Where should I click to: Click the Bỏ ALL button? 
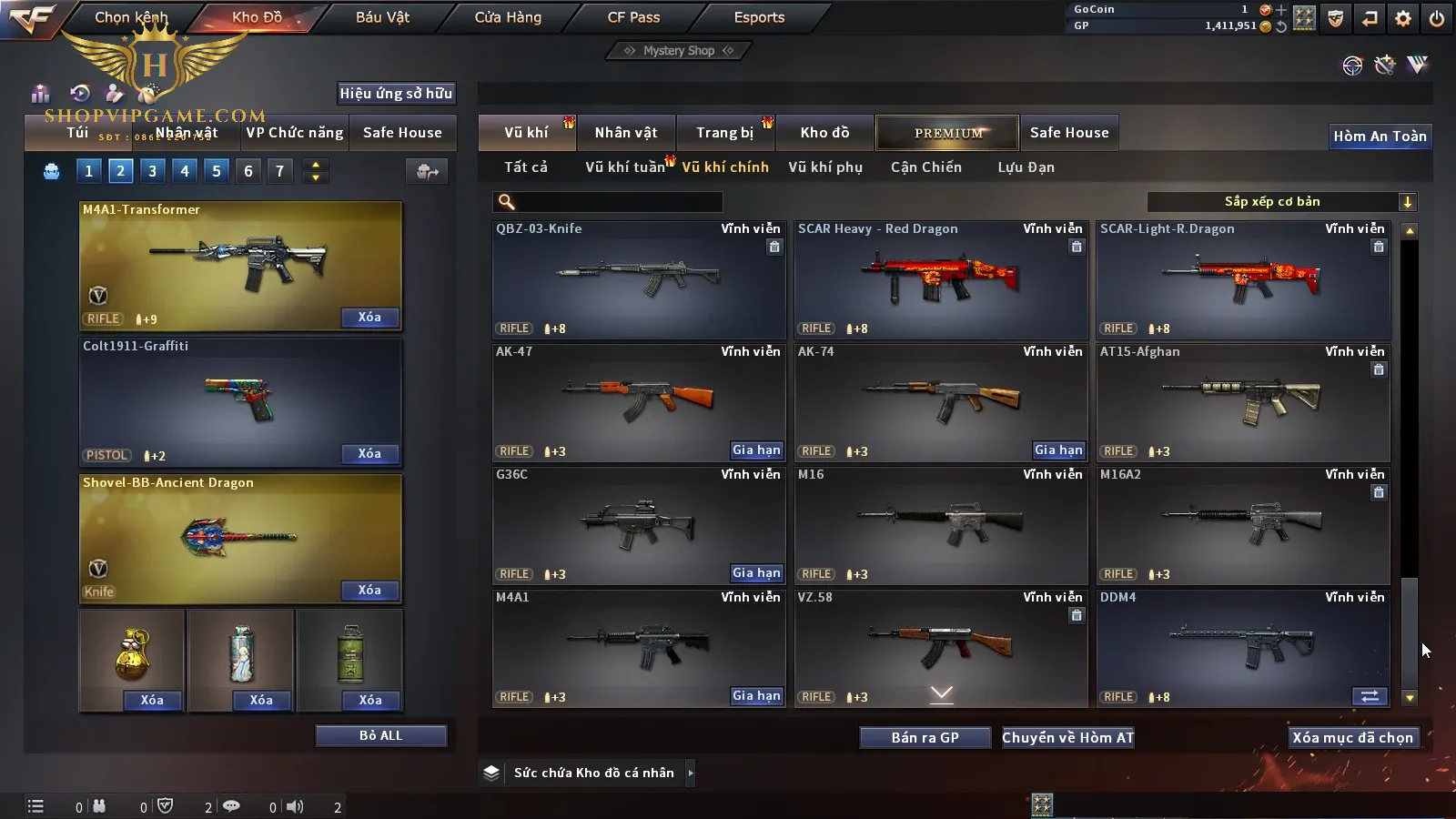380,736
